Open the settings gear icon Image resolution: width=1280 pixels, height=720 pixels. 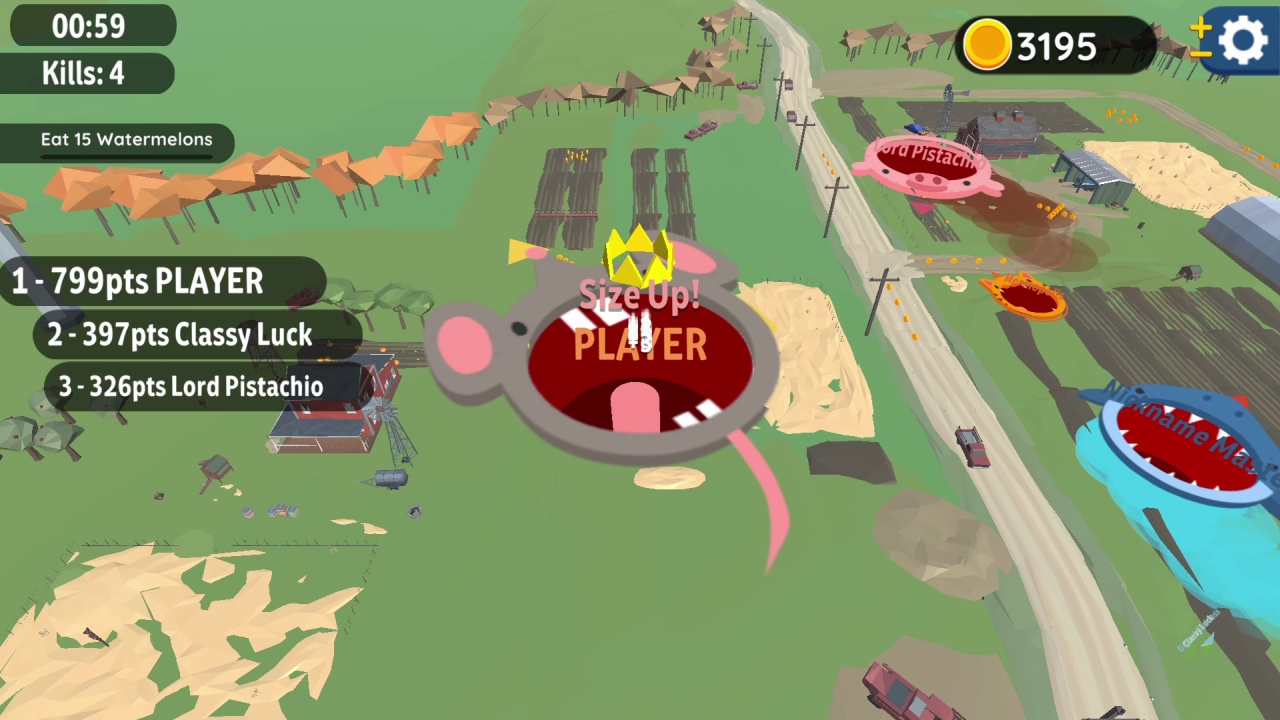[x=1241, y=41]
